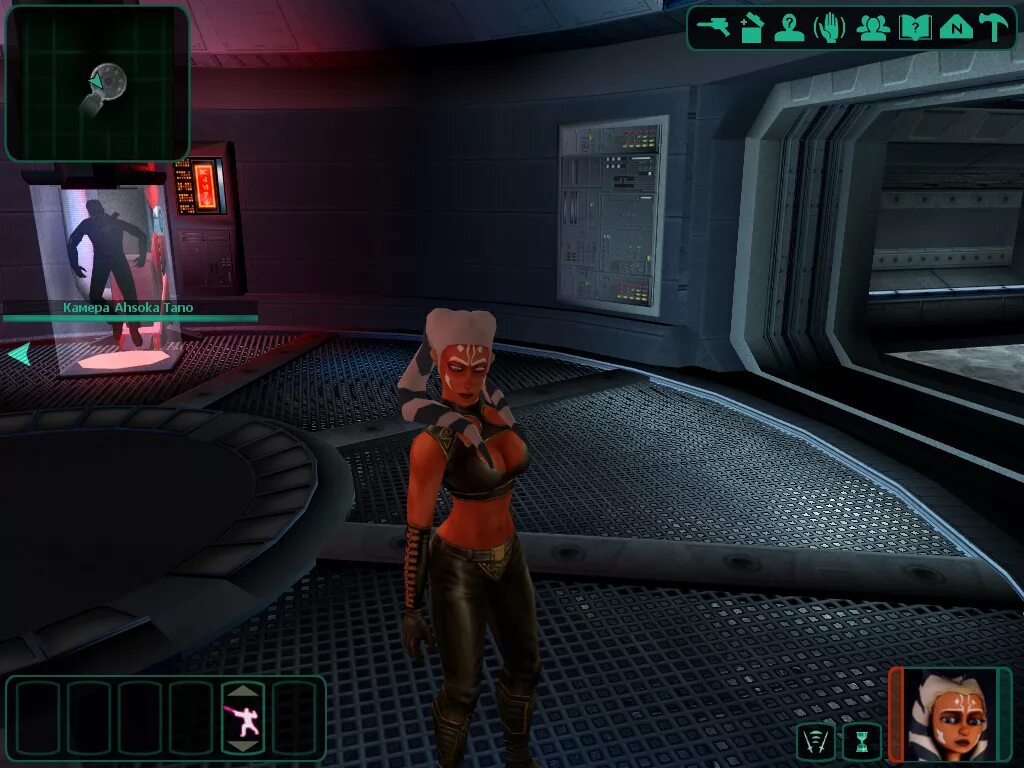Open the equipment screen via blaster icon

point(714,28)
